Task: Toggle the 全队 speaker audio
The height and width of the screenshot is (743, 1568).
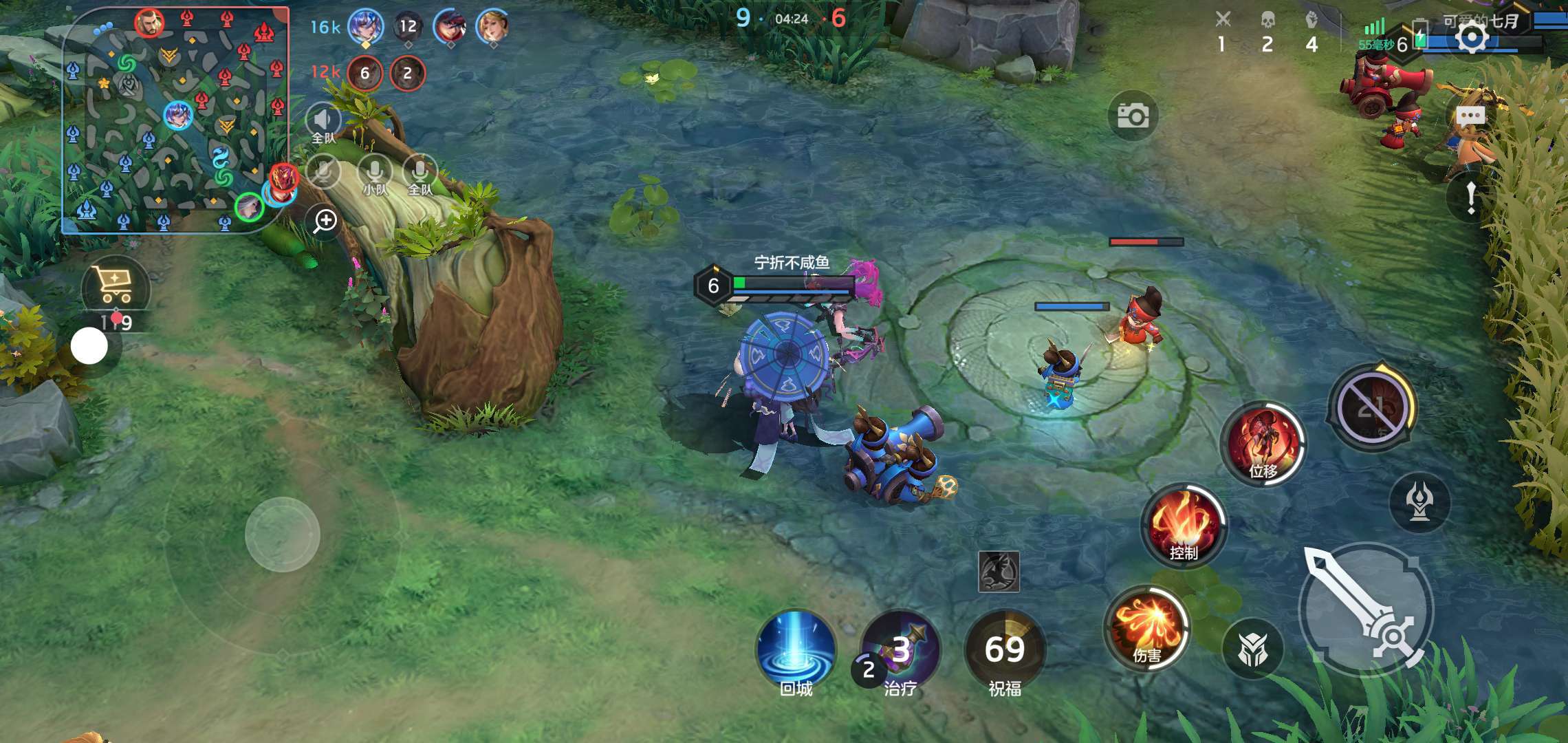Action: [x=323, y=124]
